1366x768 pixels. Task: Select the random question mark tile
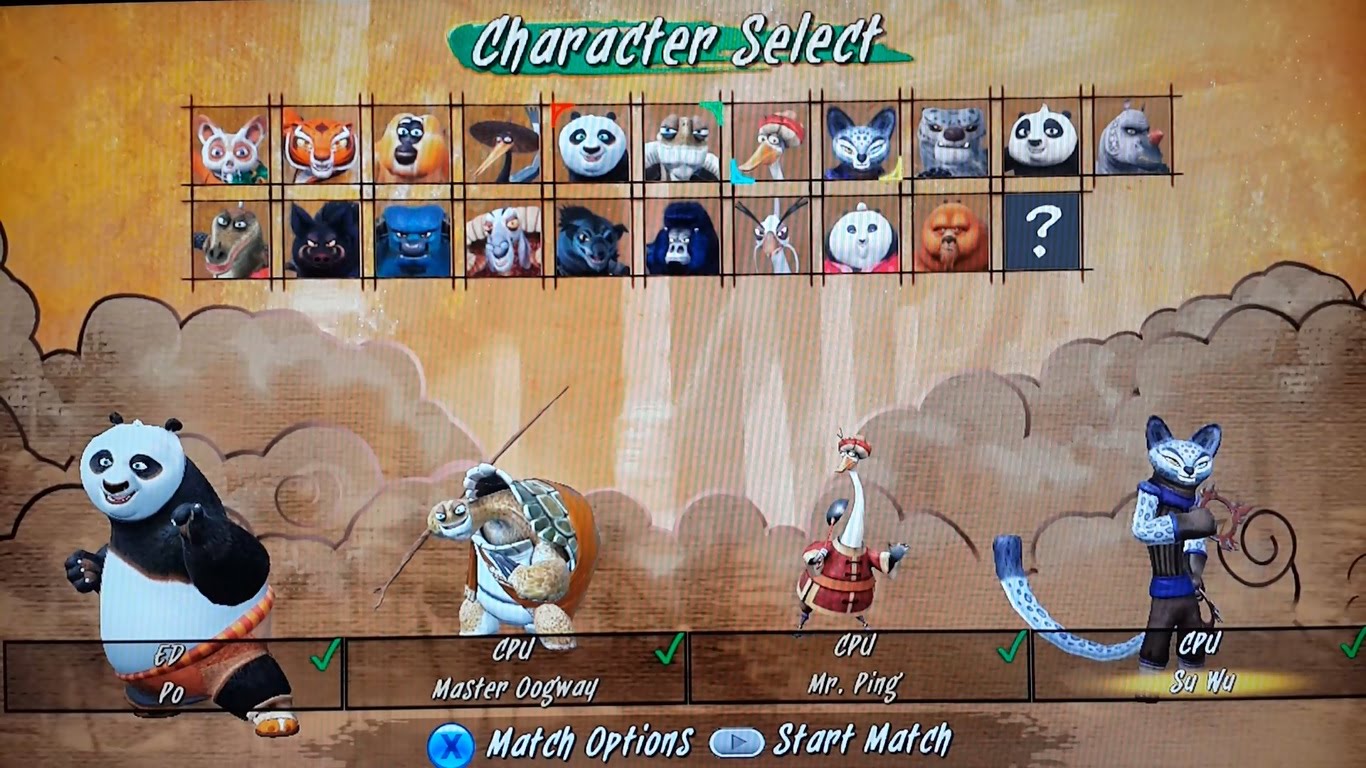(x=1042, y=232)
